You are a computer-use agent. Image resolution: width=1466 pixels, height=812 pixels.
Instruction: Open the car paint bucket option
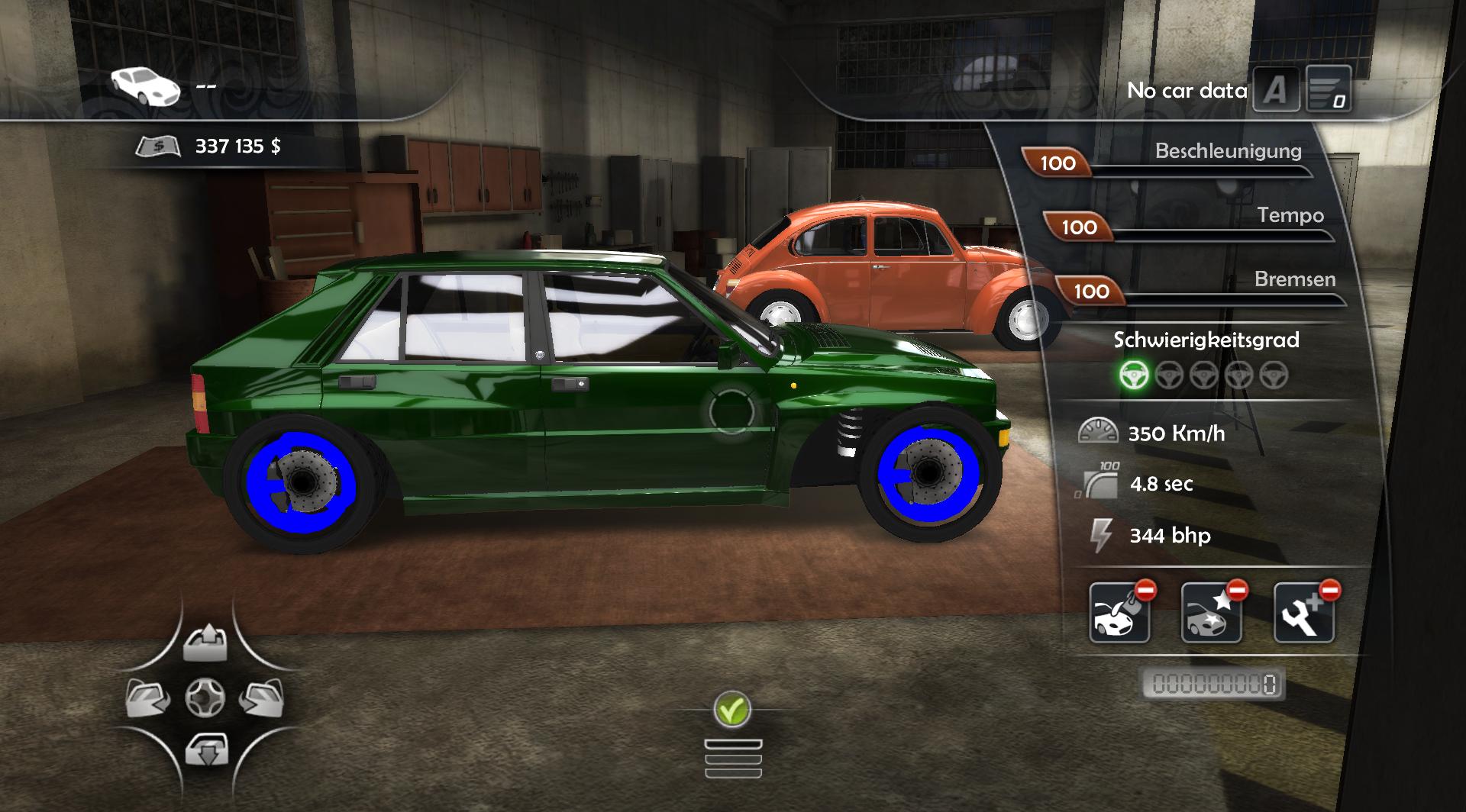click(x=1120, y=613)
